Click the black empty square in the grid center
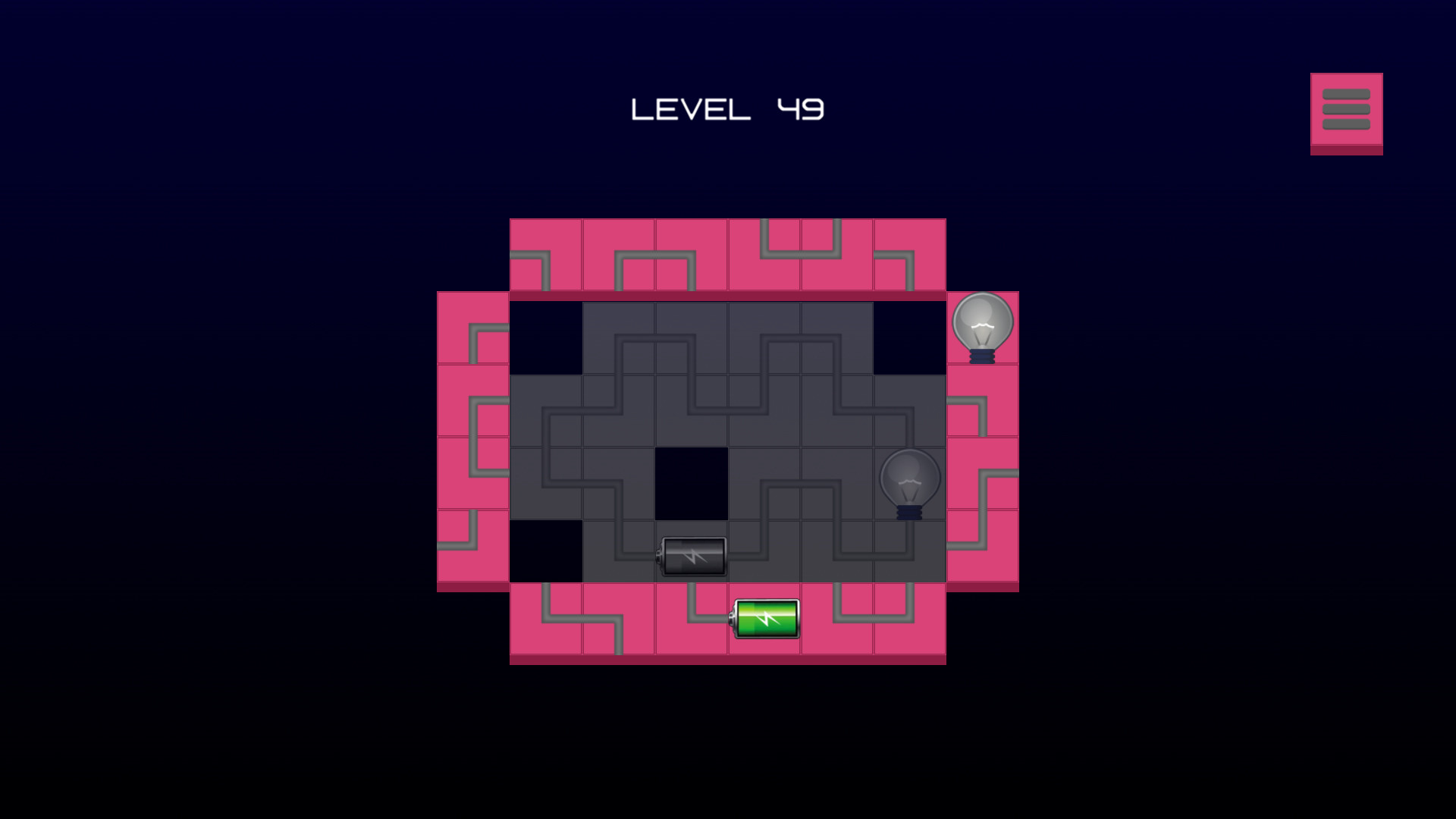 click(692, 482)
